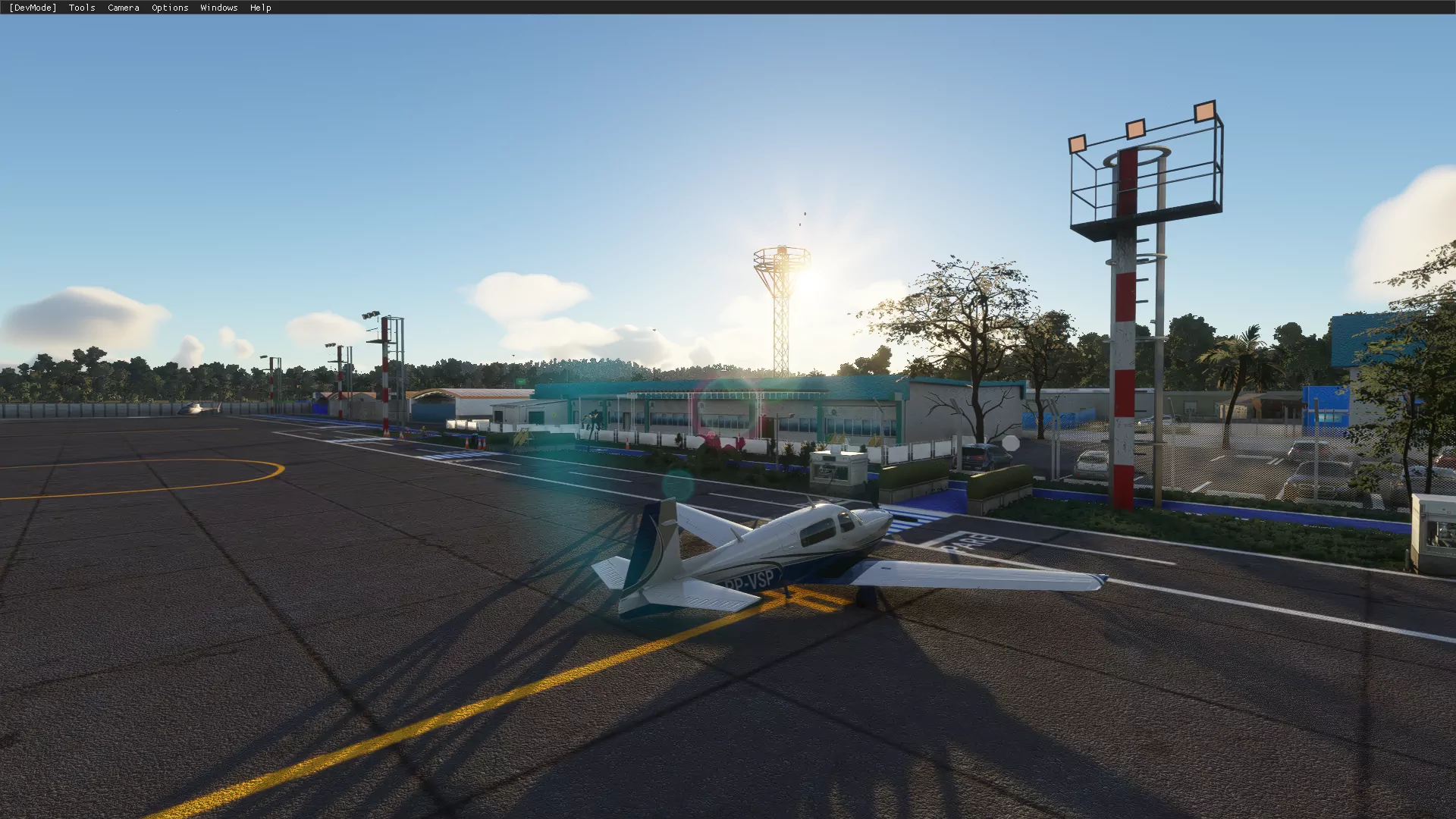Open the DevMode menu
Image resolution: width=1456 pixels, height=819 pixels.
coord(33,8)
